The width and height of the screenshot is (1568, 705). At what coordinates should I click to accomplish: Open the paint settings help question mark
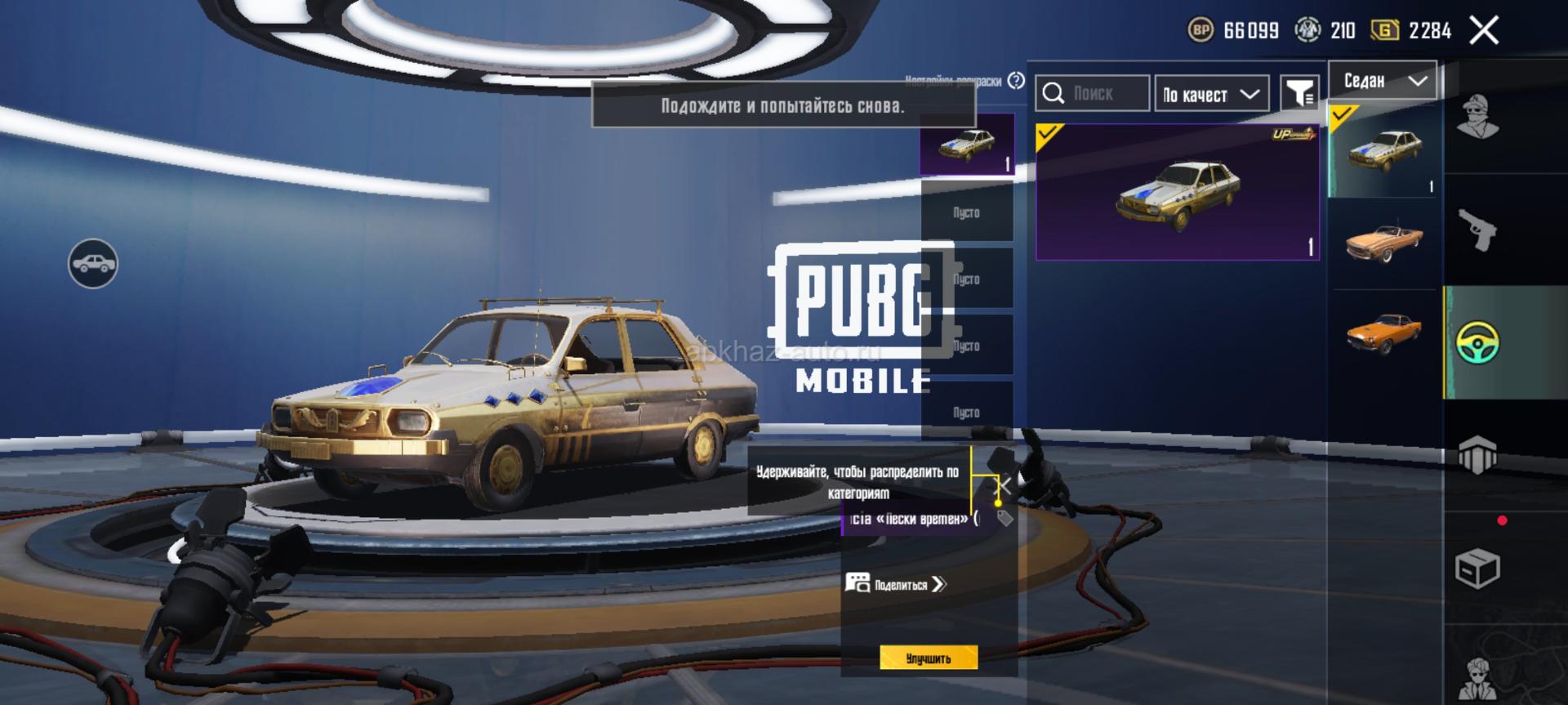click(x=1016, y=81)
